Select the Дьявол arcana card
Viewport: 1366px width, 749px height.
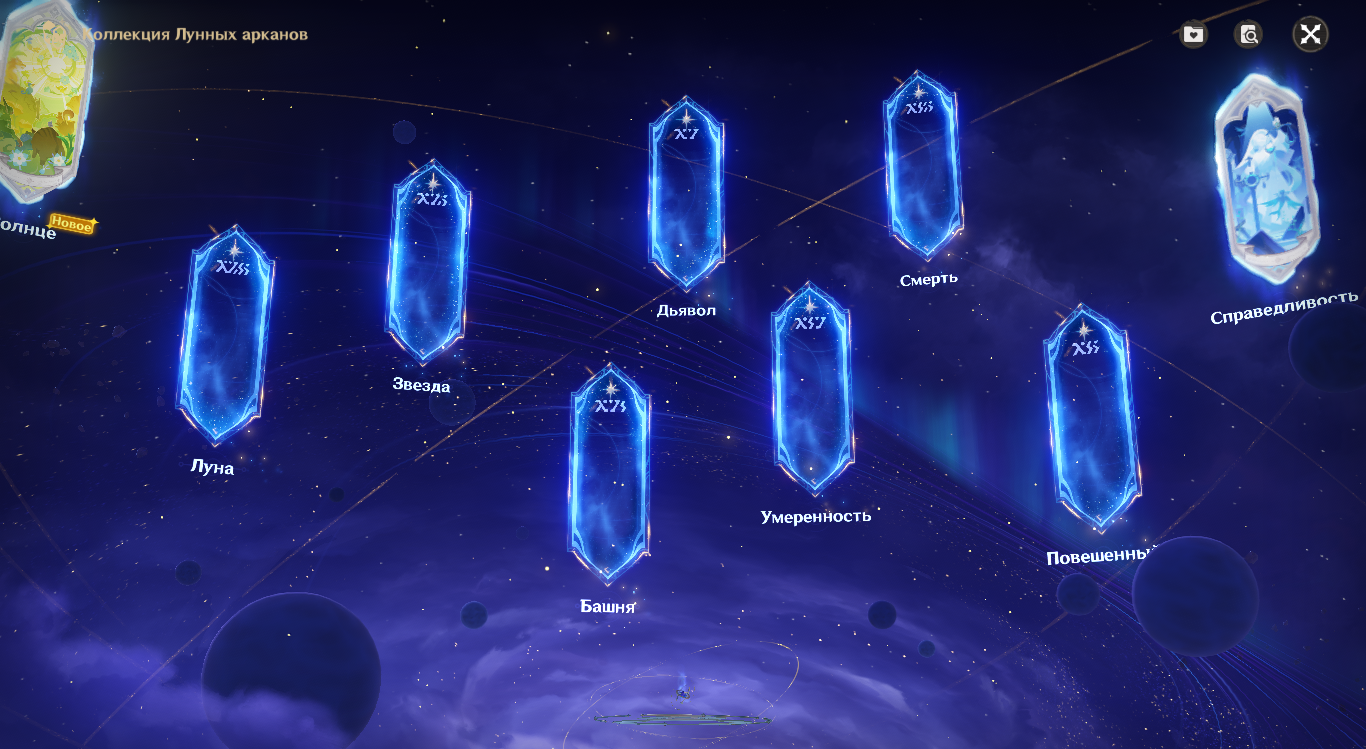(686, 195)
